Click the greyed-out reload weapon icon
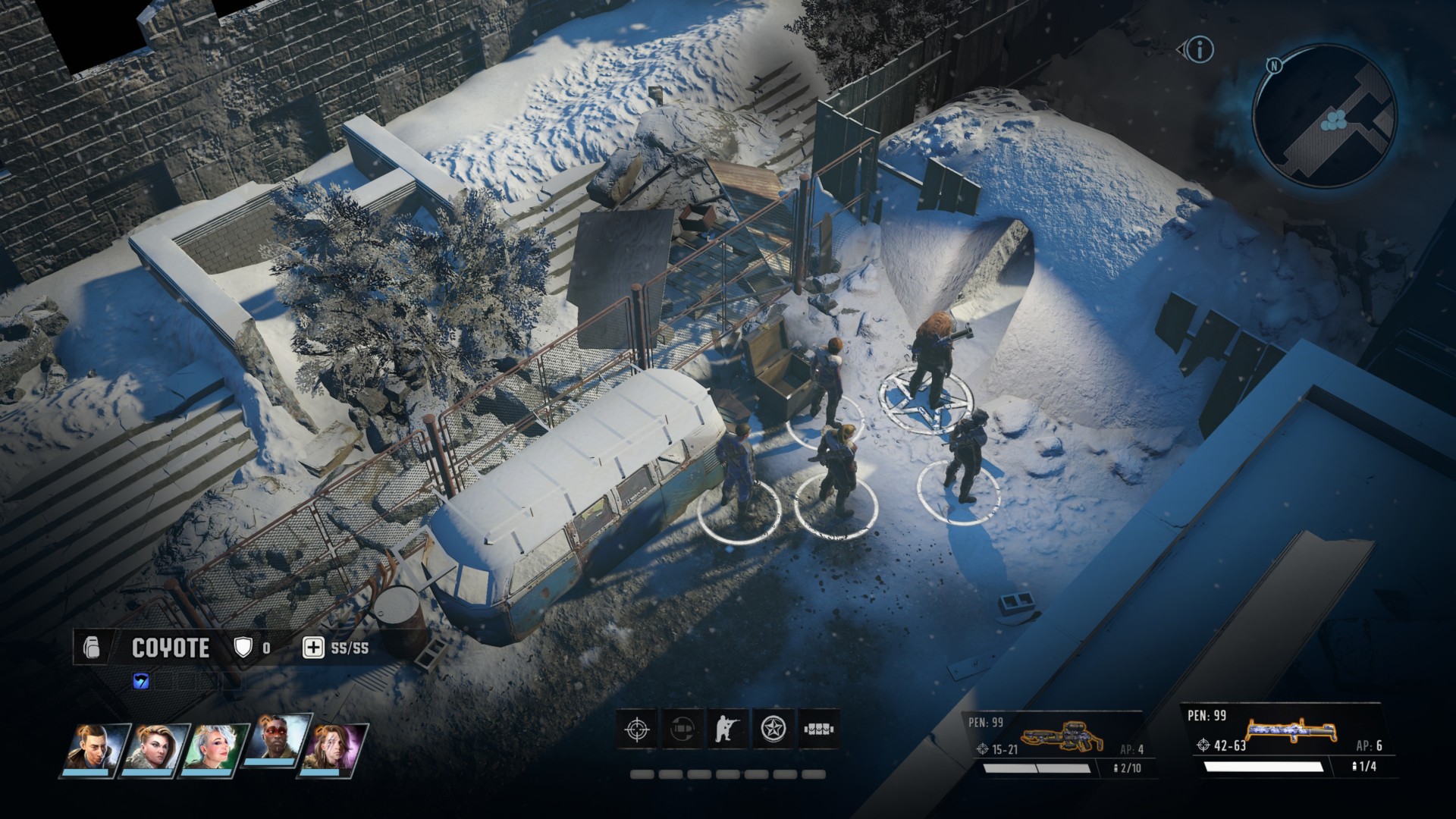Screen dimensions: 1456x819 click(x=682, y=730)
